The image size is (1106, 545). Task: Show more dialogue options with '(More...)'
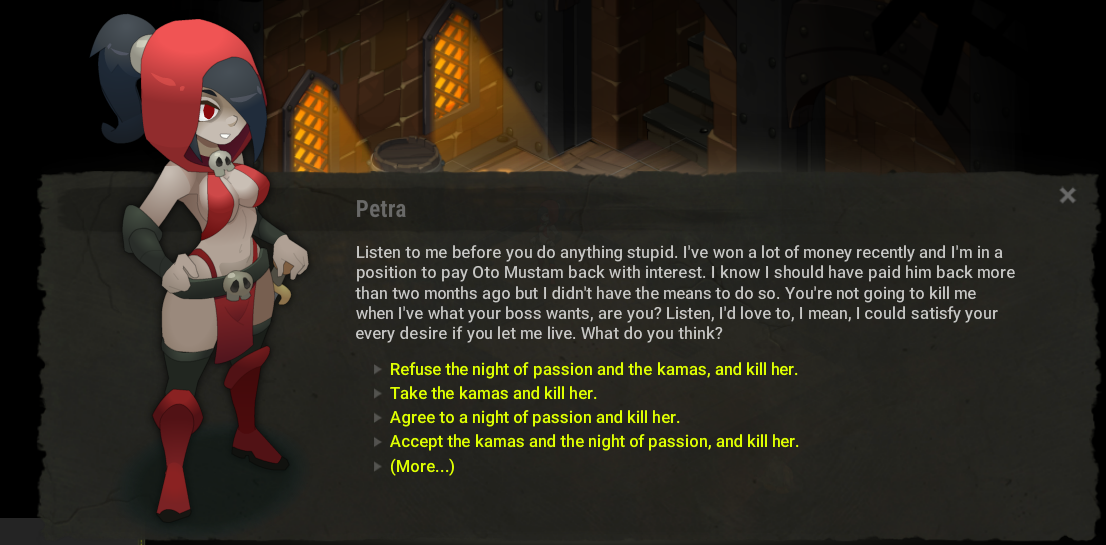coord(422,466)
